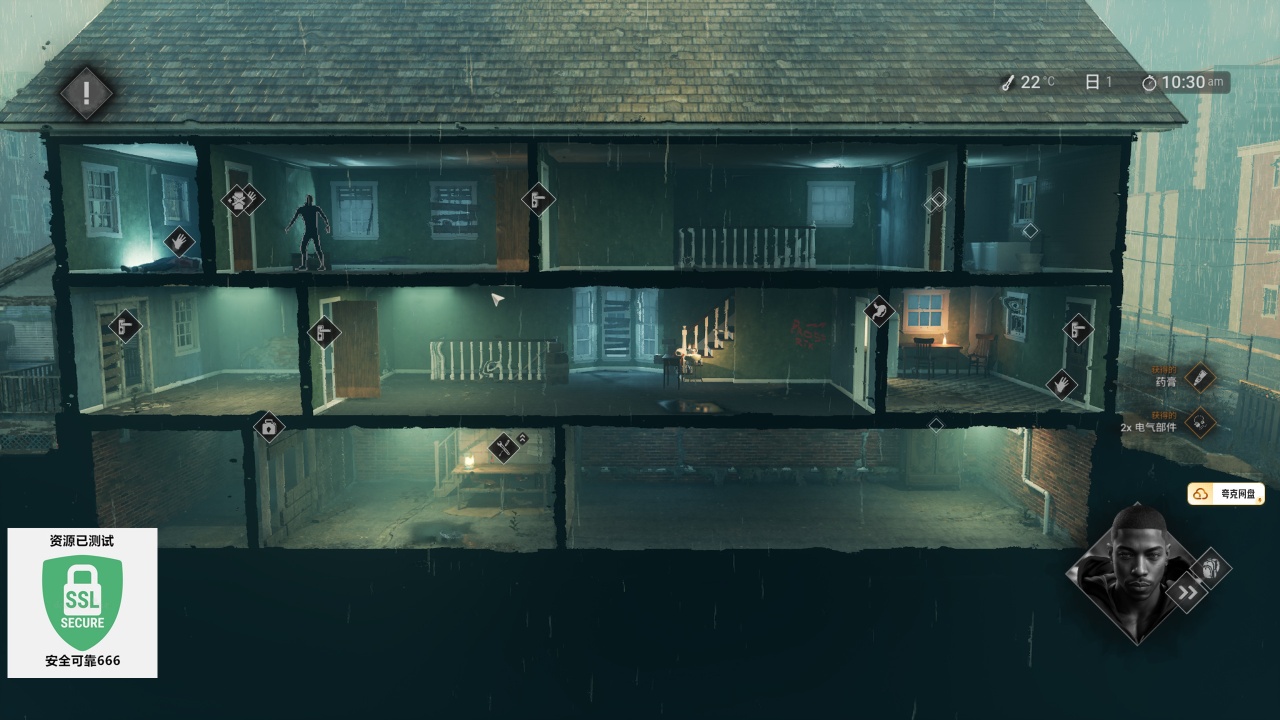Viewport: 1280px width, 720px height.
Task: Select the stomach icon beside the kitchen
Action: pyautogui.click(x=879, y=311)
